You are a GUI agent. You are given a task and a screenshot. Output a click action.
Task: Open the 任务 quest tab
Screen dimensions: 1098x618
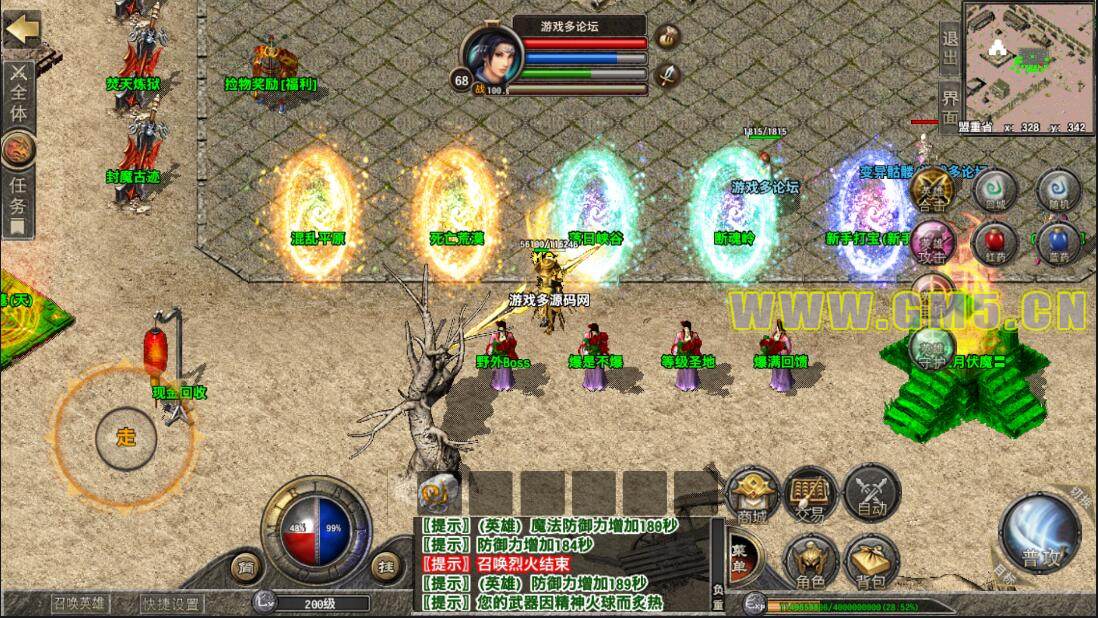18,195
